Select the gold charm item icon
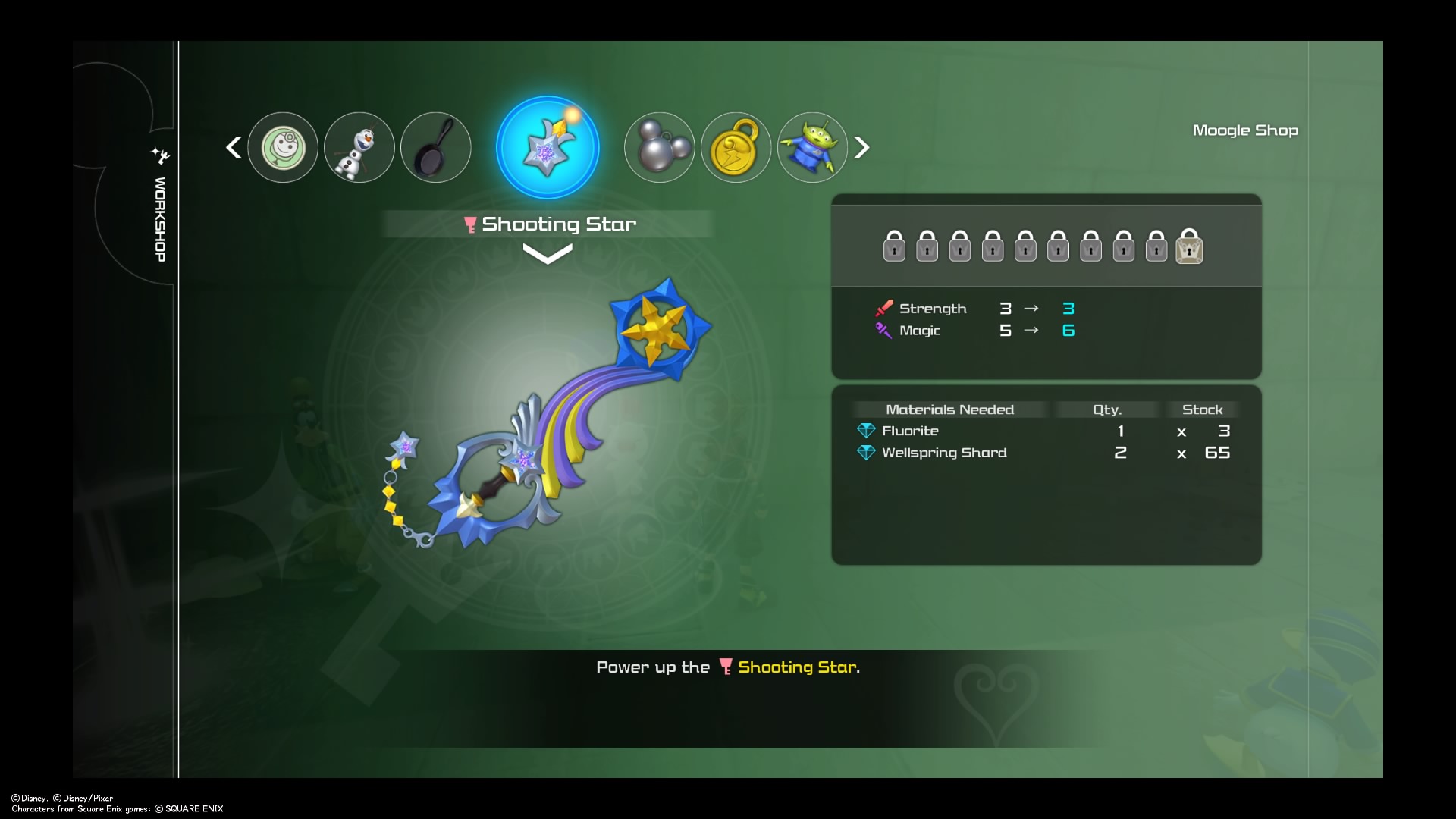1456x819 pixels. tap(736, 147)
